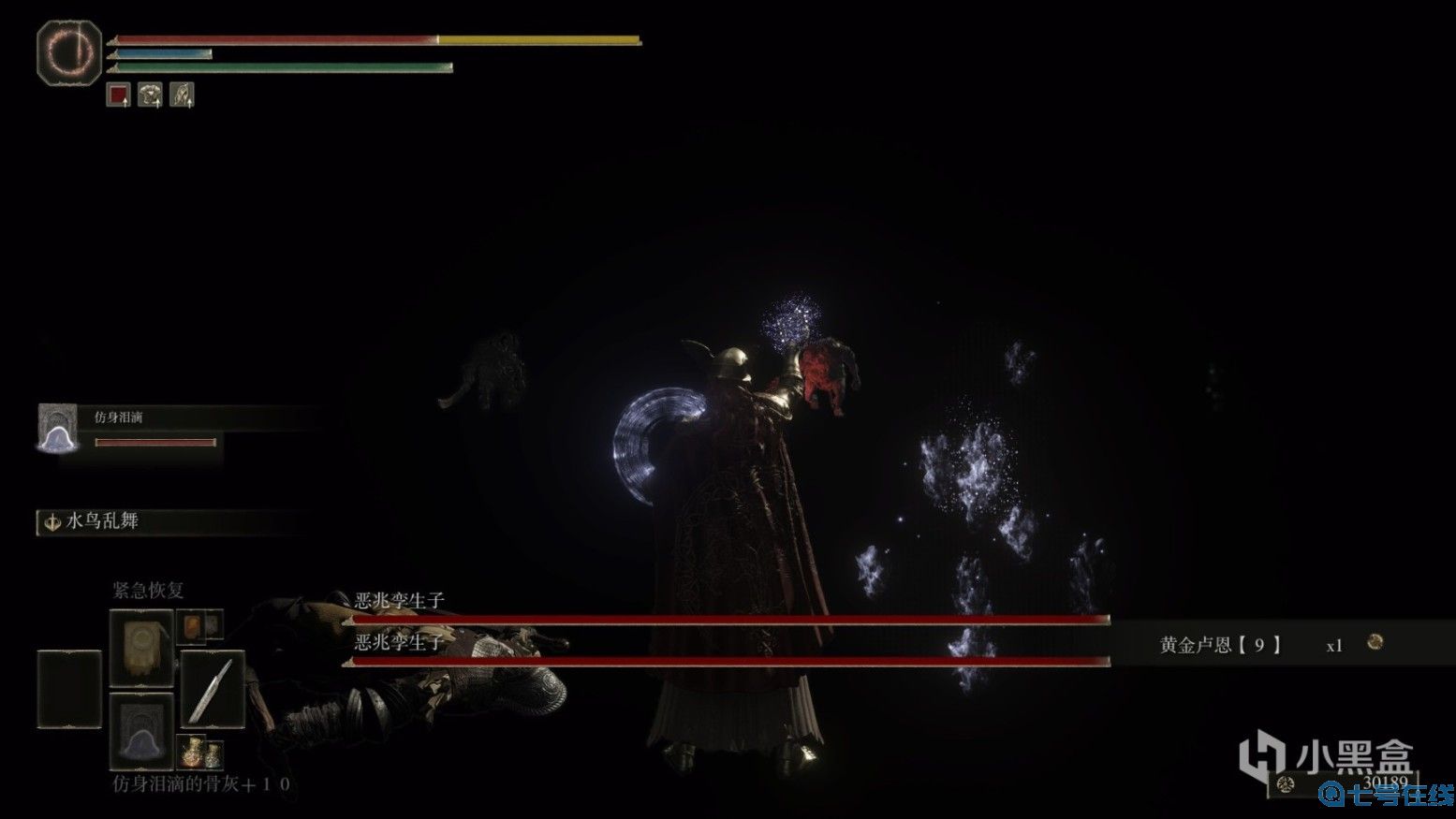Select the Mimic Tear ashes quick item
The height and width of the screenshot is (819, 1456).
tap(141, 730)
